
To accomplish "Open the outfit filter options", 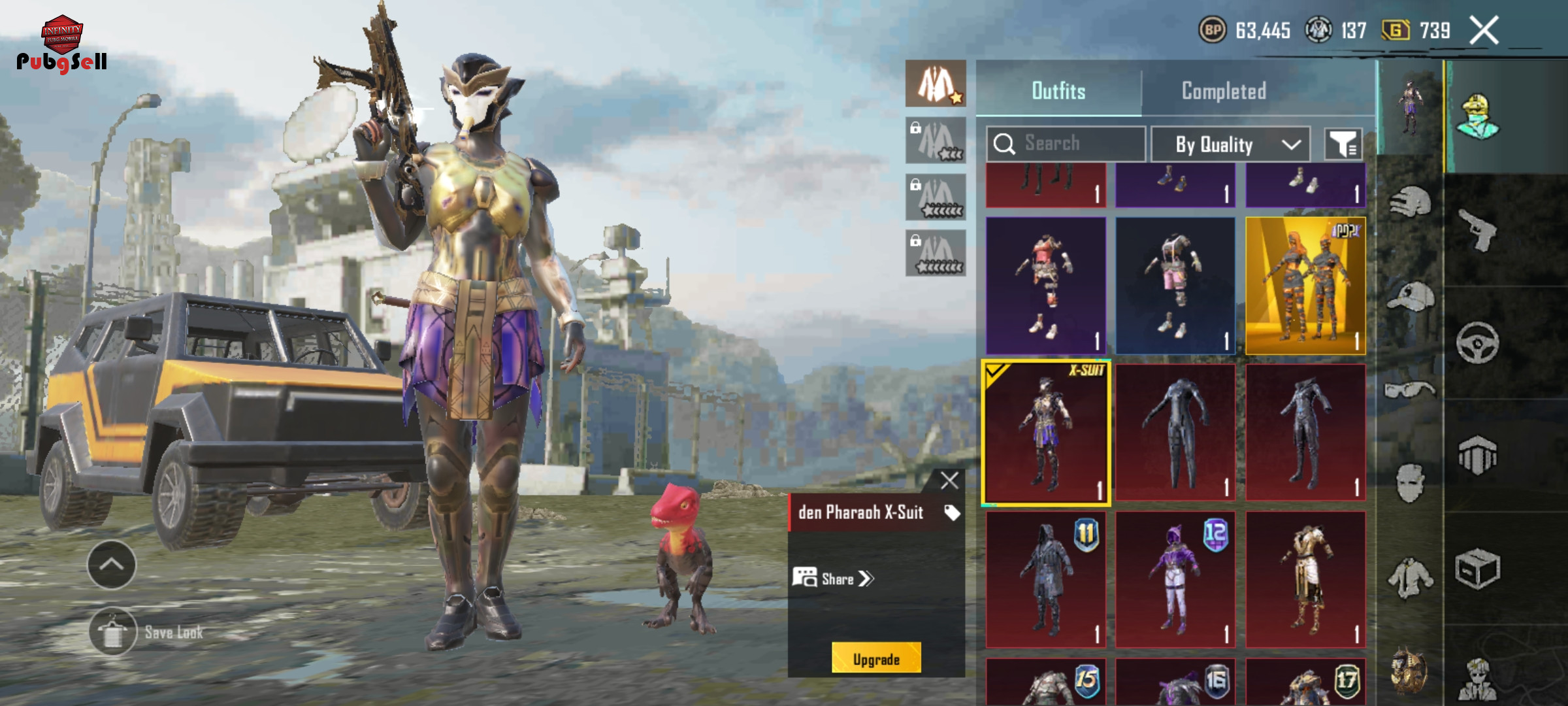I will [1343, 144].
